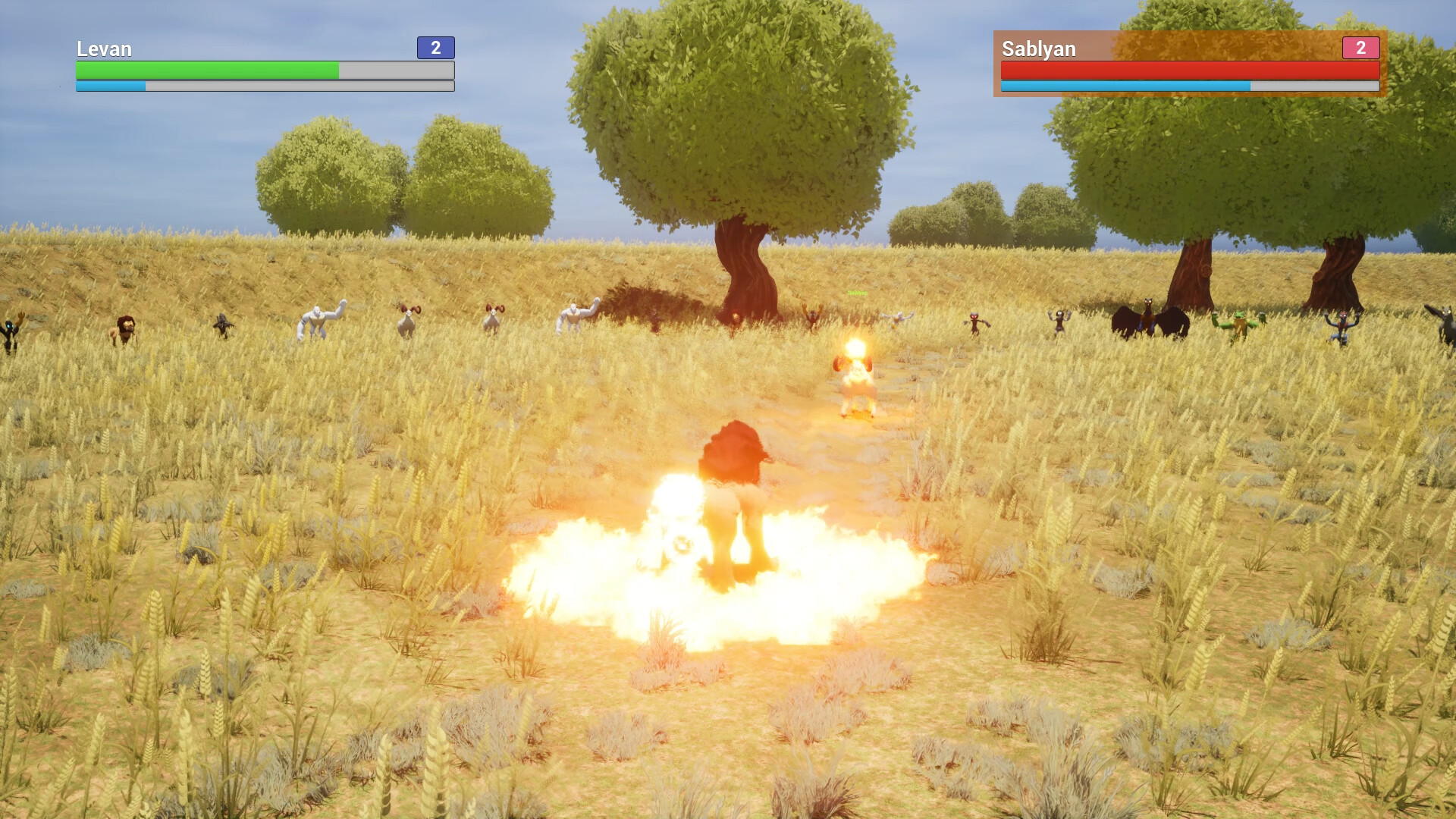Select the green frog-like creature
The image size is (1456, 819).
pos(1241,322)
